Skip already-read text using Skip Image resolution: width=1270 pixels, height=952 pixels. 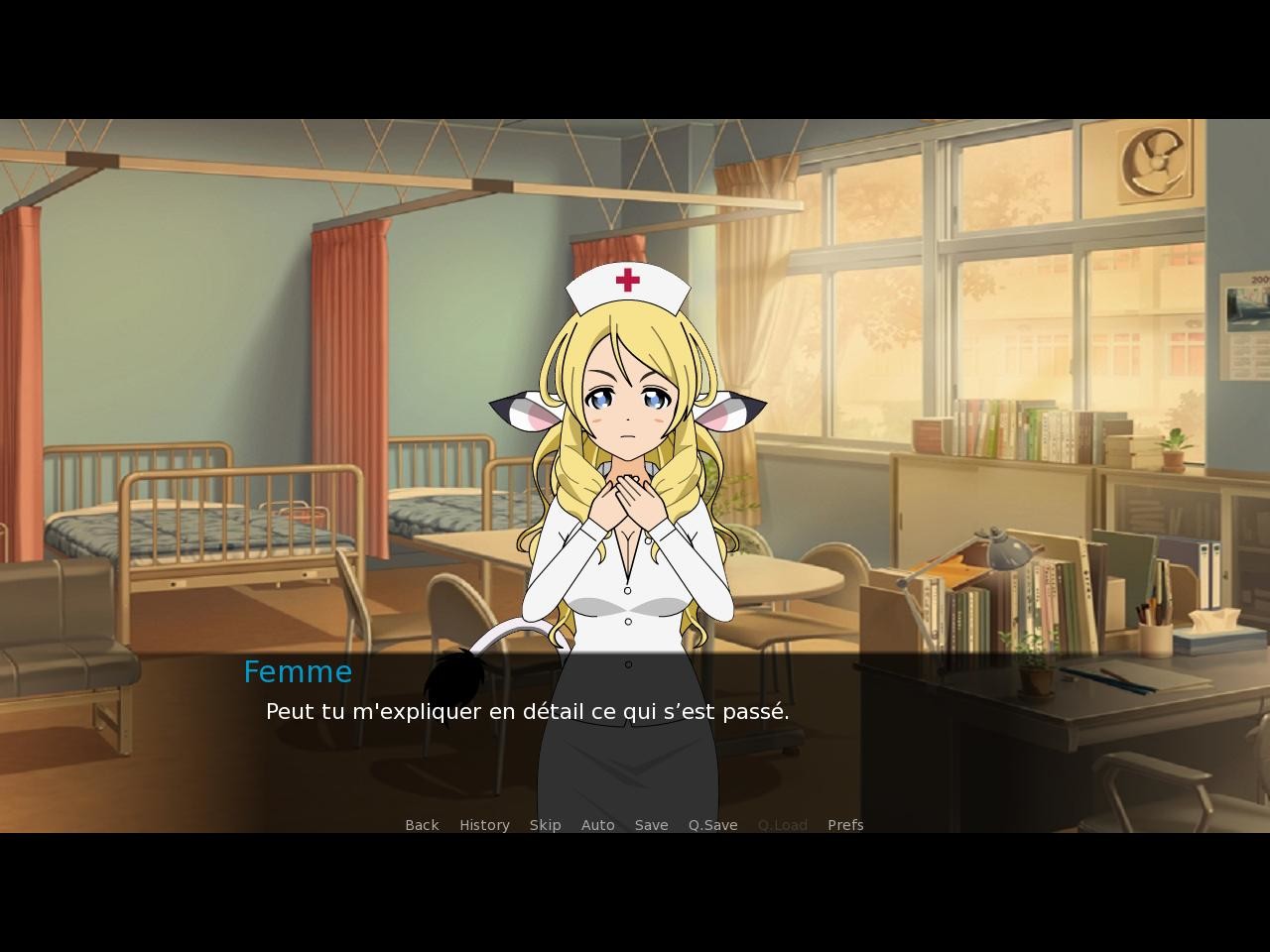(x=545, y=824)
